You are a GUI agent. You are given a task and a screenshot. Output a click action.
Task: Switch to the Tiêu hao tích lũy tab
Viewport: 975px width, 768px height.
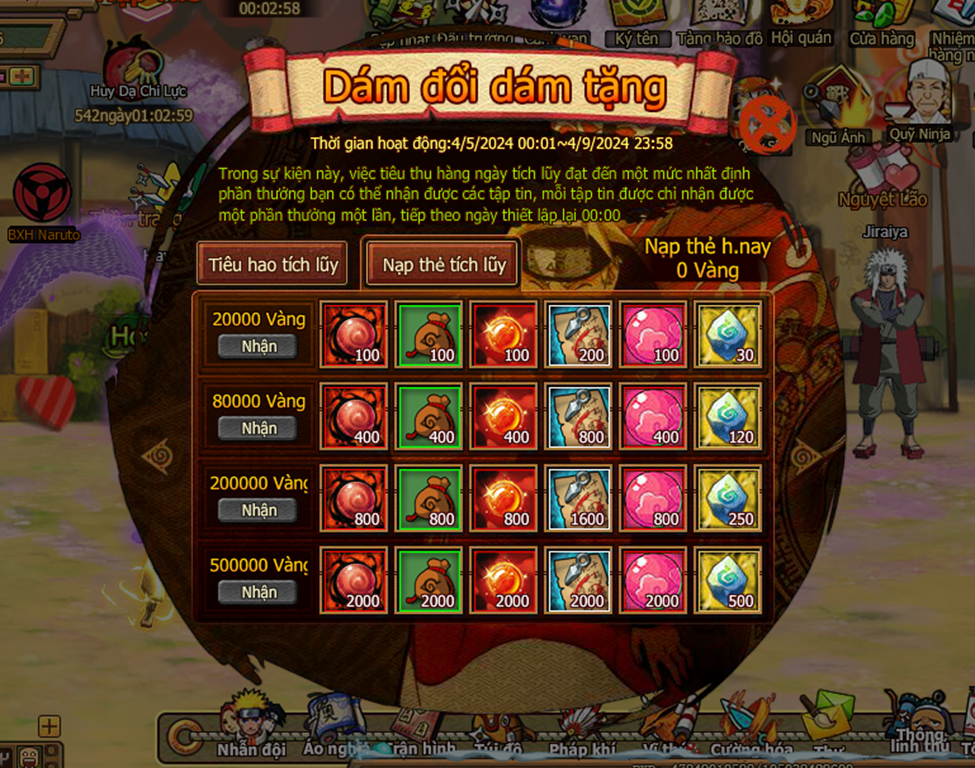point(273,265)
